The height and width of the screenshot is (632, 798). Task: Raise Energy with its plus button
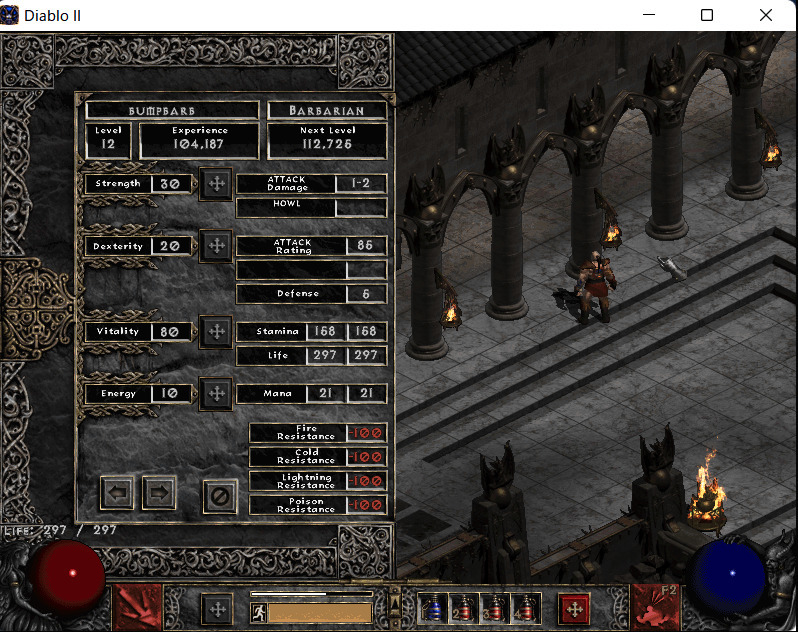[215, 393]
